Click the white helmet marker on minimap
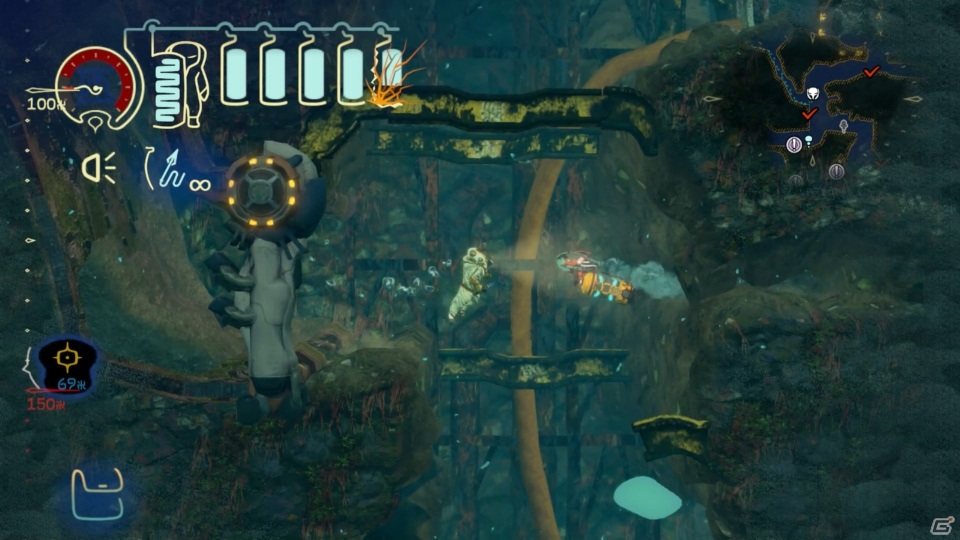This screenshot has height=540, width=960. click(813, 94)
